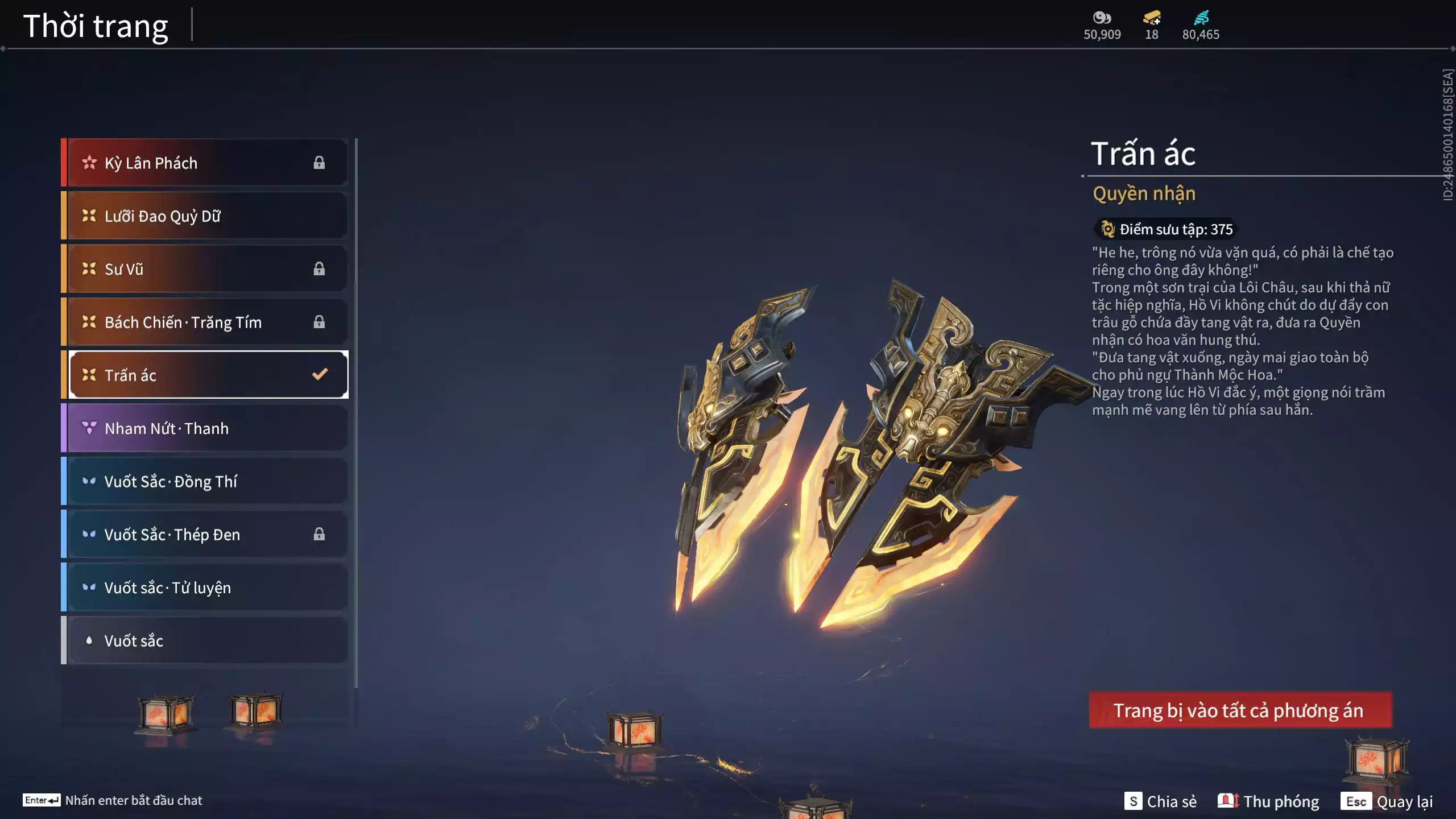Choose Lưỡi Đao Quỷ Dữ from list

pyautogui.click(x=205, y=216)
